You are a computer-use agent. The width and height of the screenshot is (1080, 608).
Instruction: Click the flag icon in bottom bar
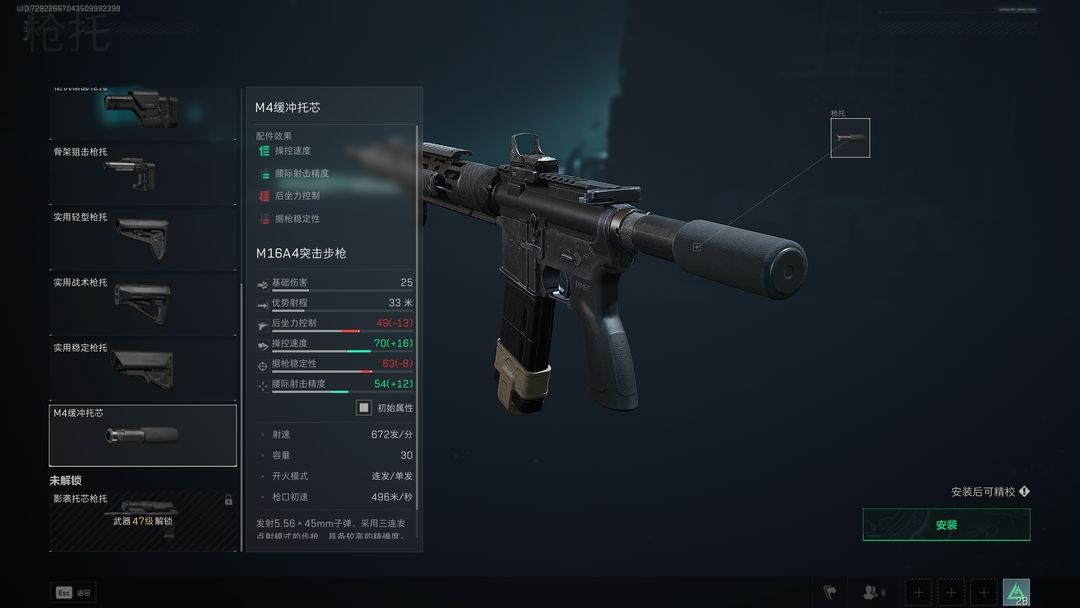tap(829, 593)
